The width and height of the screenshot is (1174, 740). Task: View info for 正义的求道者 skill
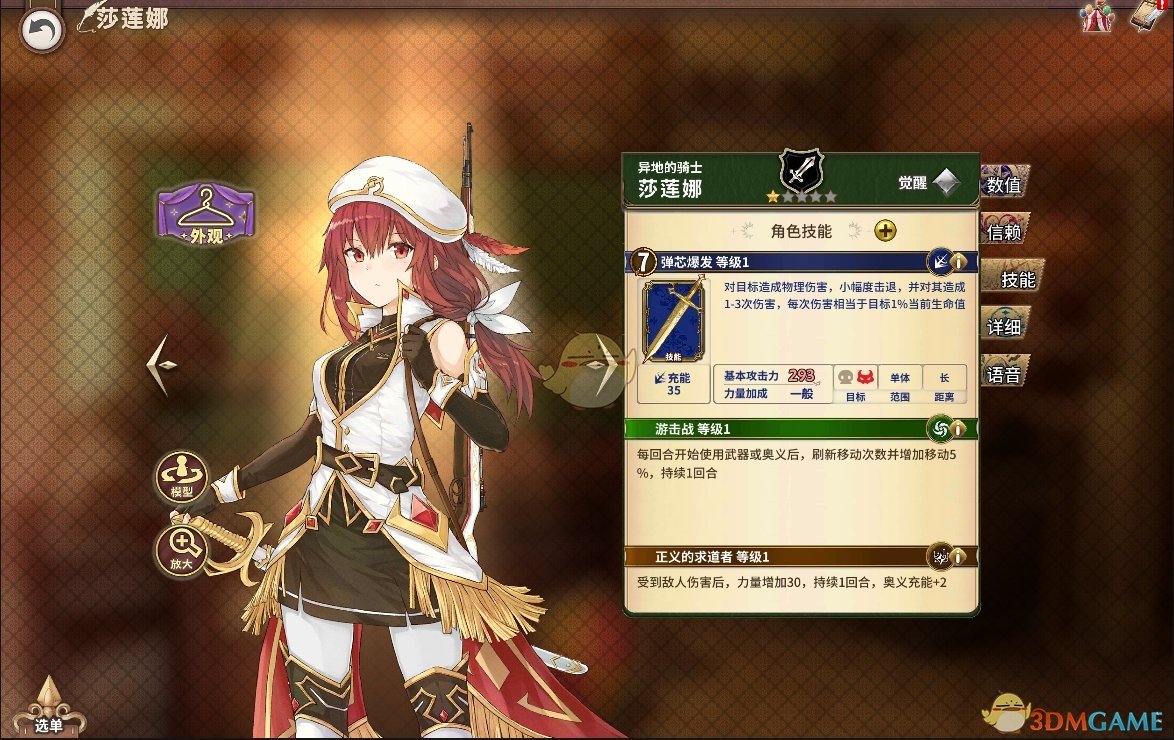(959, 556)
